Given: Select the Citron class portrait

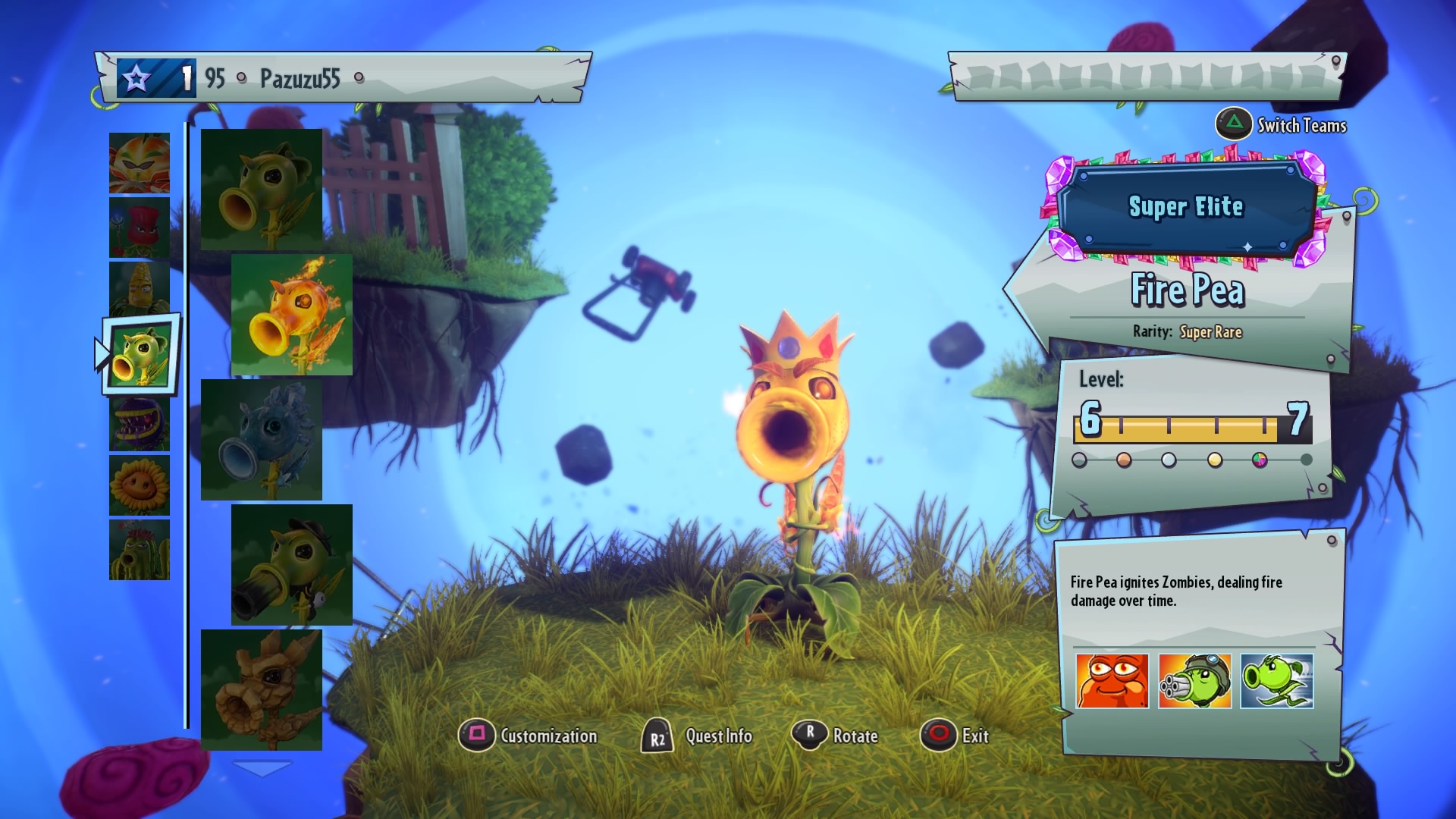Looking at the screenshot, I should click(x=140, y=163).
